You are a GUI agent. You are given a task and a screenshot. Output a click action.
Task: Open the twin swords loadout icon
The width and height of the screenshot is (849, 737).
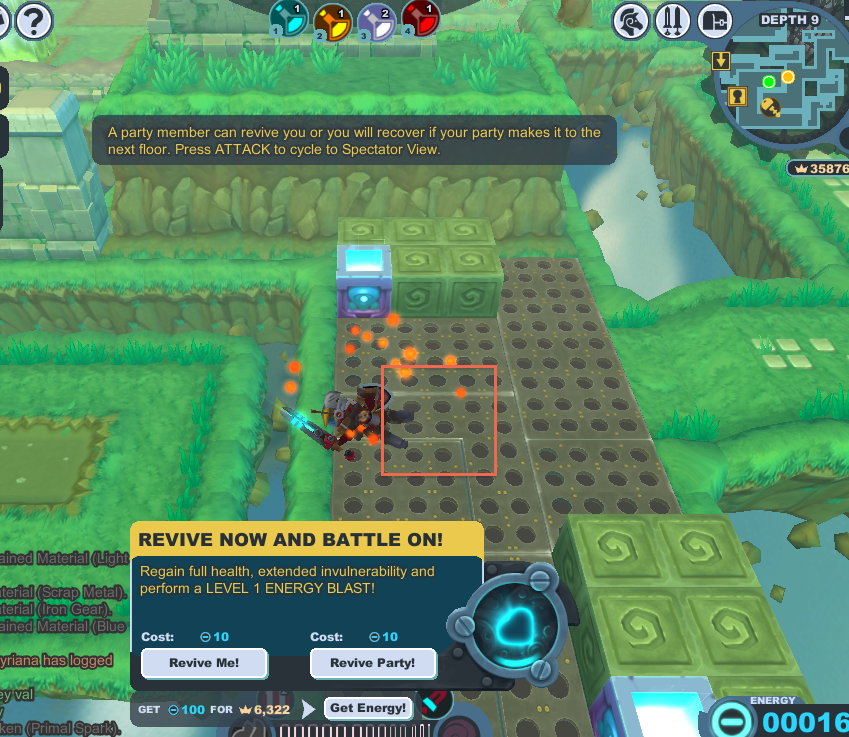[672, 19]
